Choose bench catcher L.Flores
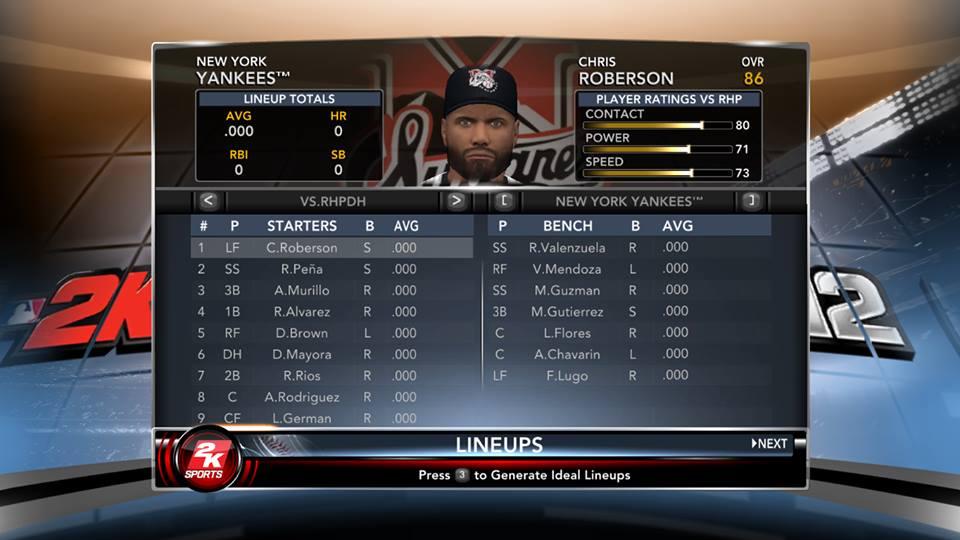 (567, 333)
